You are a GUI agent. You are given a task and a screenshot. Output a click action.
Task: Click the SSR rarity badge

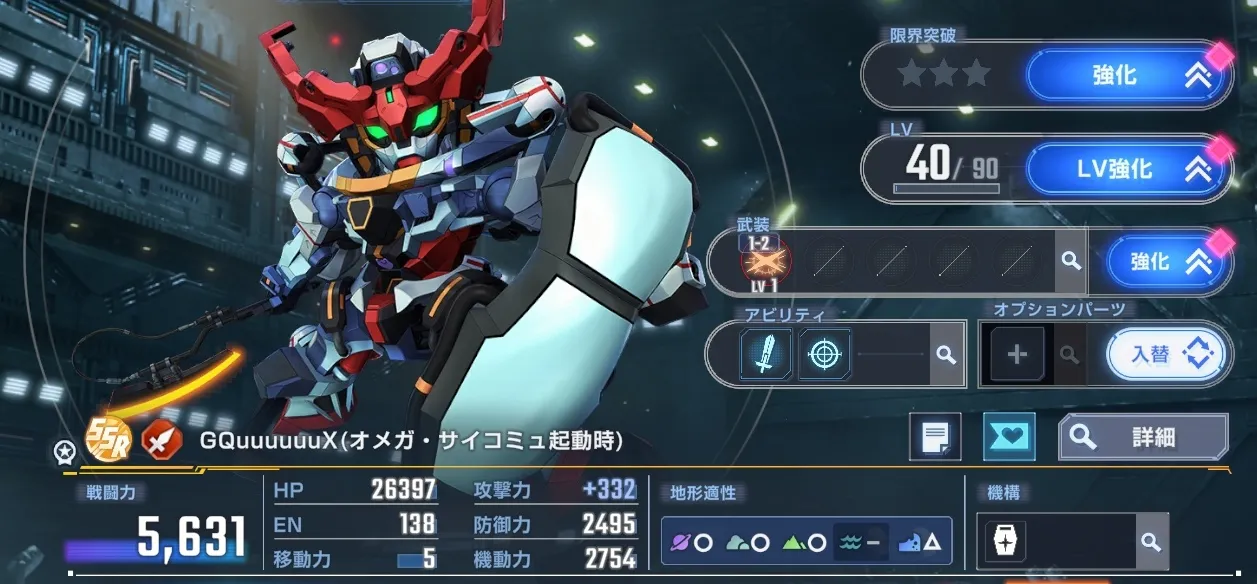point(108,438)
